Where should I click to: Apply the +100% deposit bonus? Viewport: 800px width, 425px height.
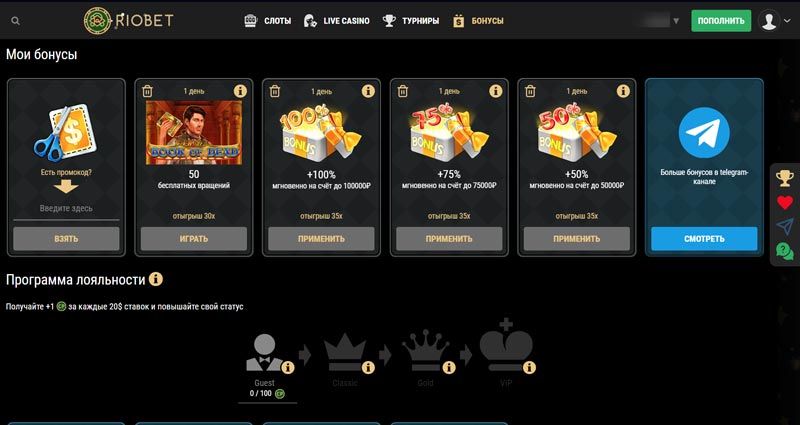[321, 239]
